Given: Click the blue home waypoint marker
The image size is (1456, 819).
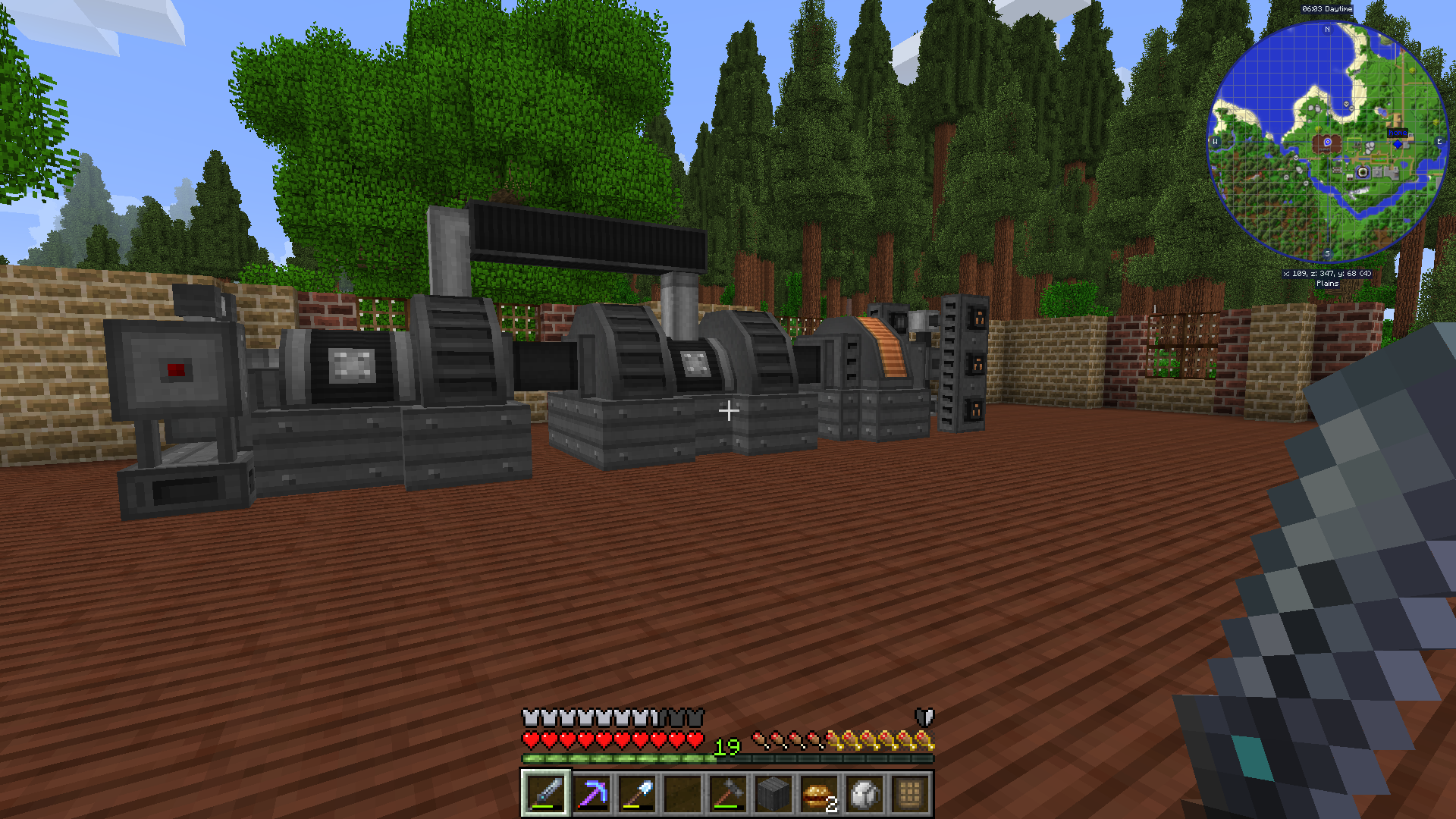Looking at the screenshot, I should coord(1398,143).
